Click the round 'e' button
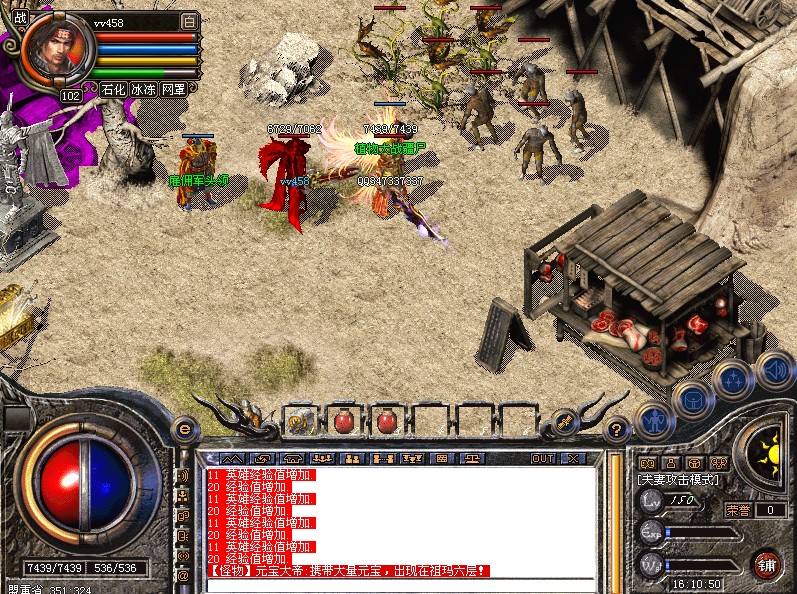Viewport: 797px width, 594px height. click(x=183, y=429)
